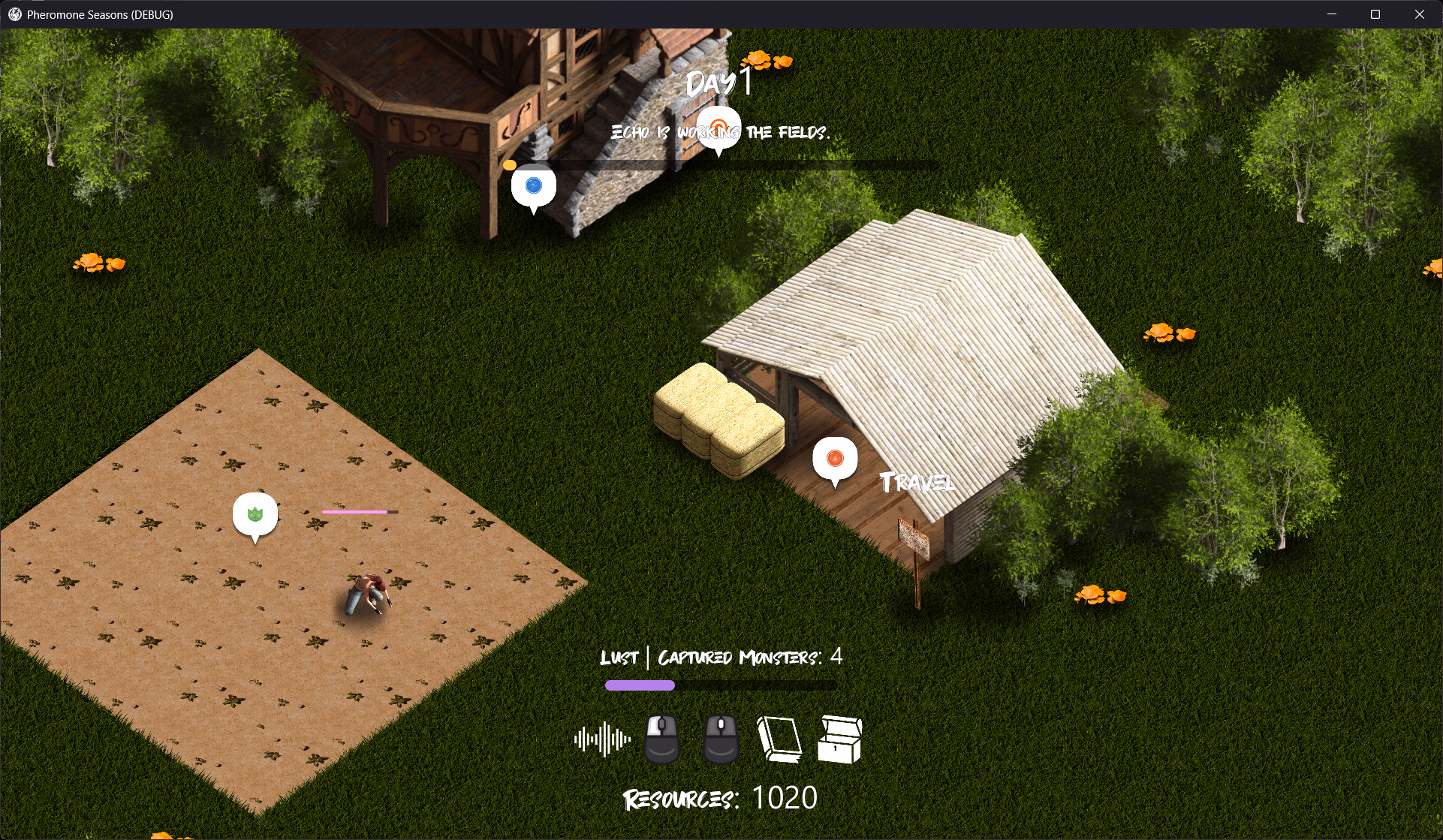Open the journal book icon
The image size is (1443, 840).
coord(779,739)
